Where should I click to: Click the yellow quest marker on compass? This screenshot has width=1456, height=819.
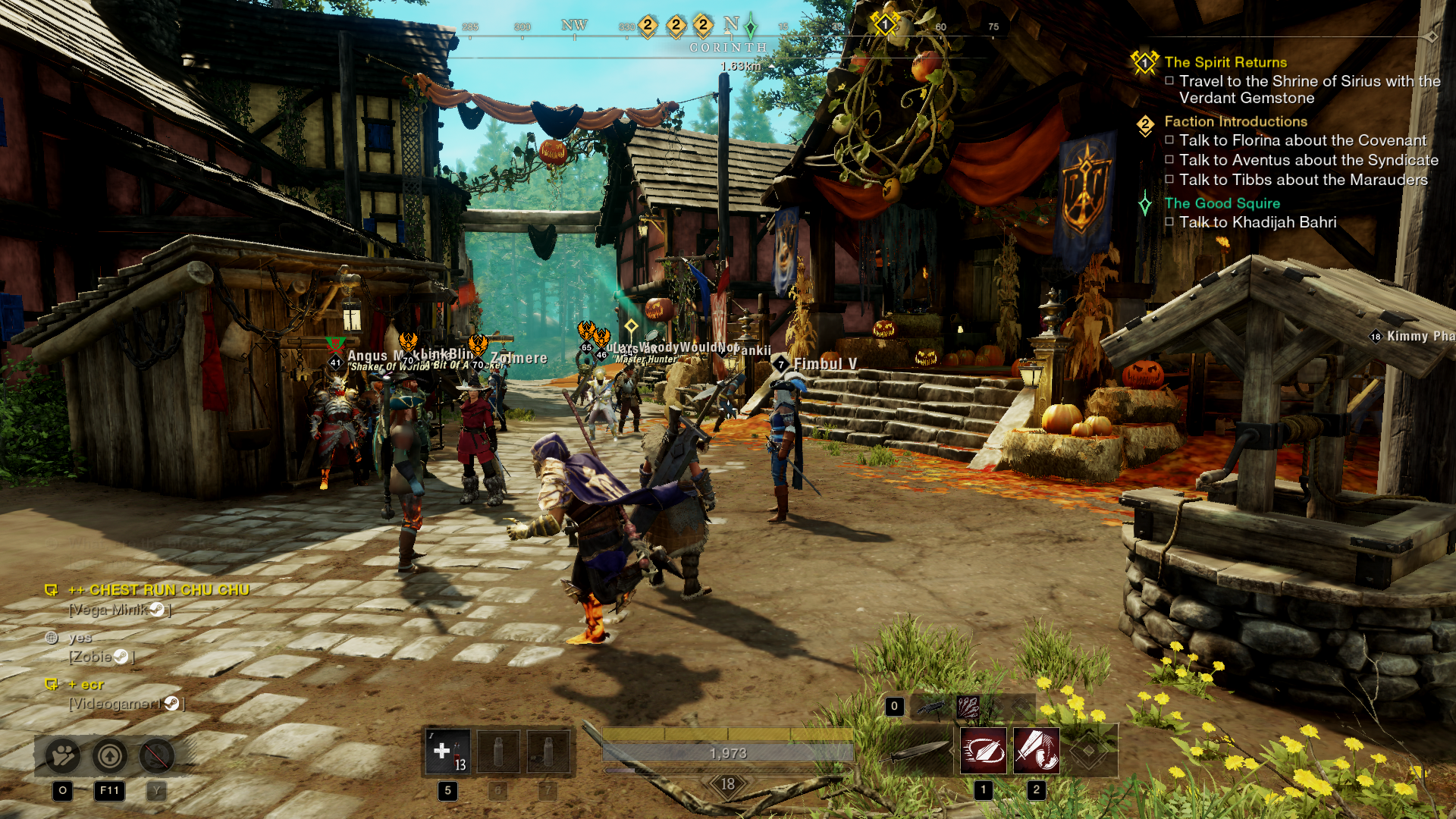(x=884, y=25)
